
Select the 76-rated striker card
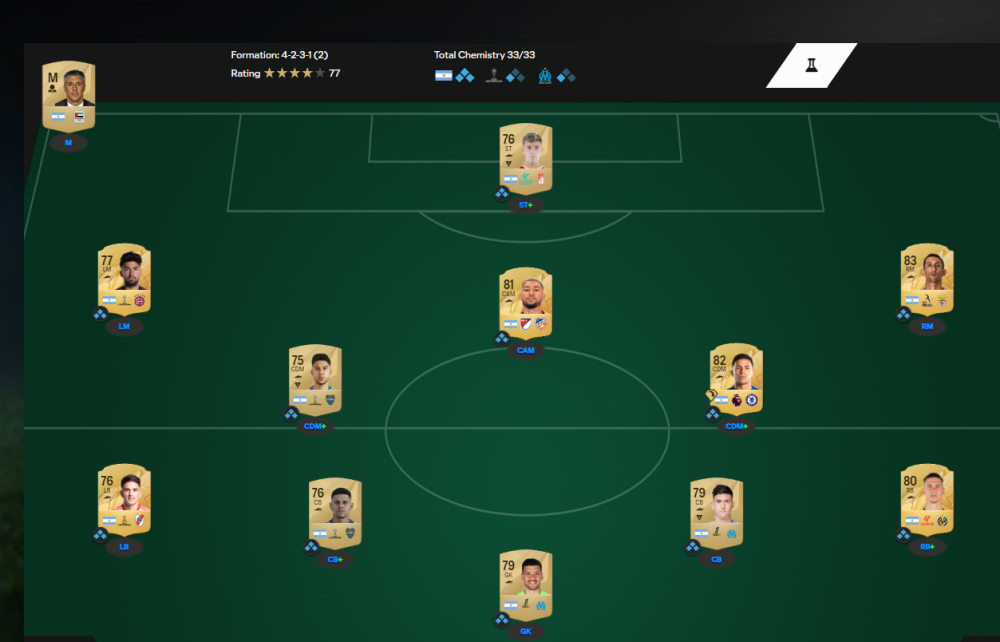(x=526, y=158)
